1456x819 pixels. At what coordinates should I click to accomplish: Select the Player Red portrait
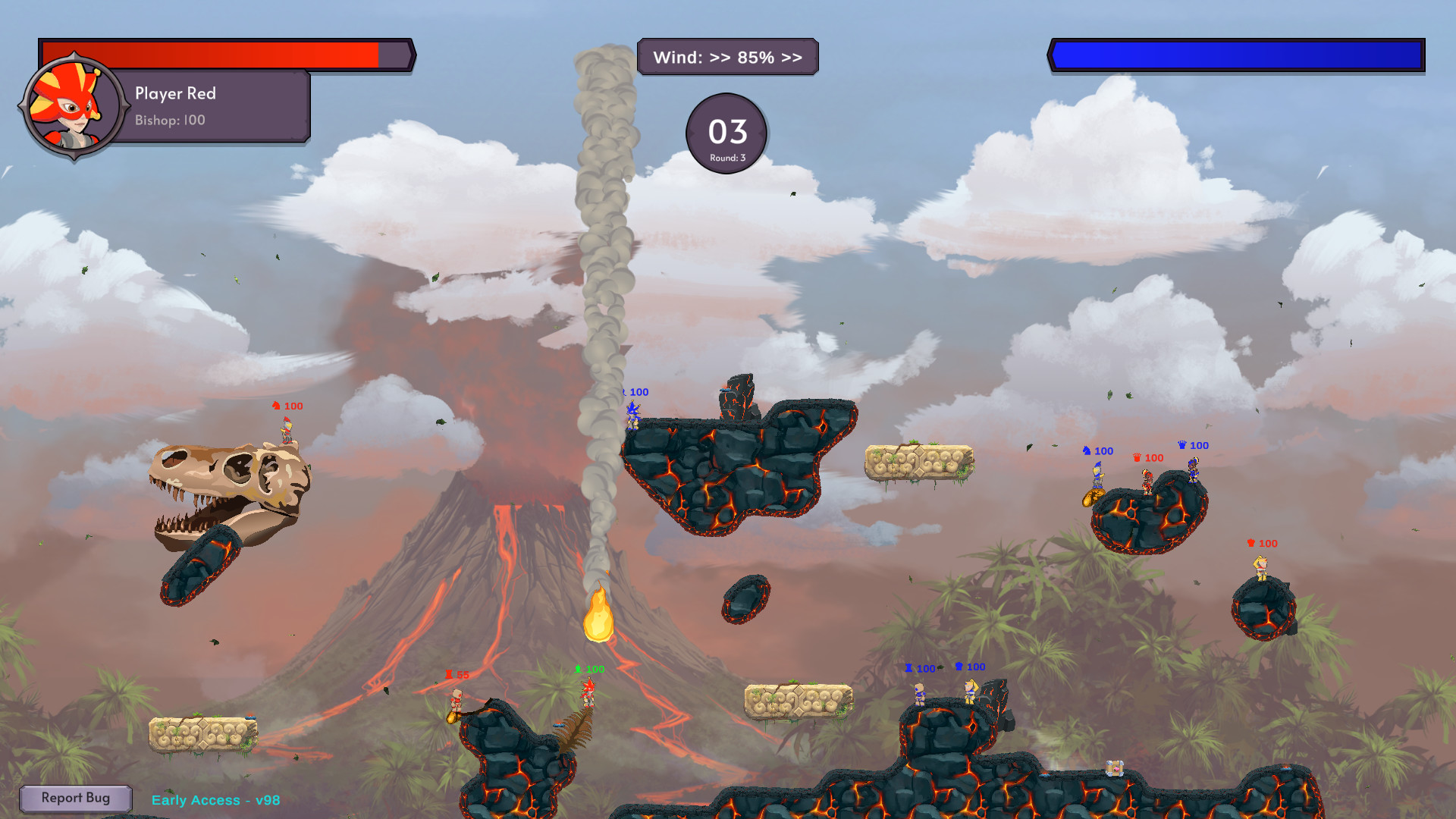(x=72, y=106)
